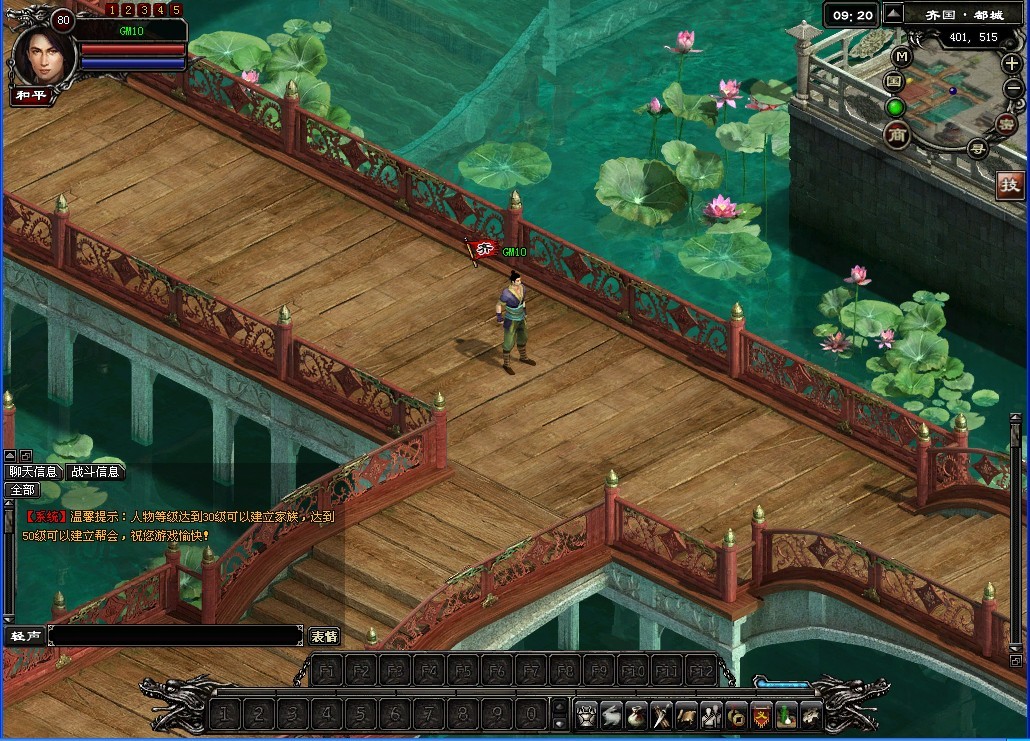This screenshot has height=741, width=1030.
Task: Zoom out the minimap with minus button
Action: coord(1012,88)
